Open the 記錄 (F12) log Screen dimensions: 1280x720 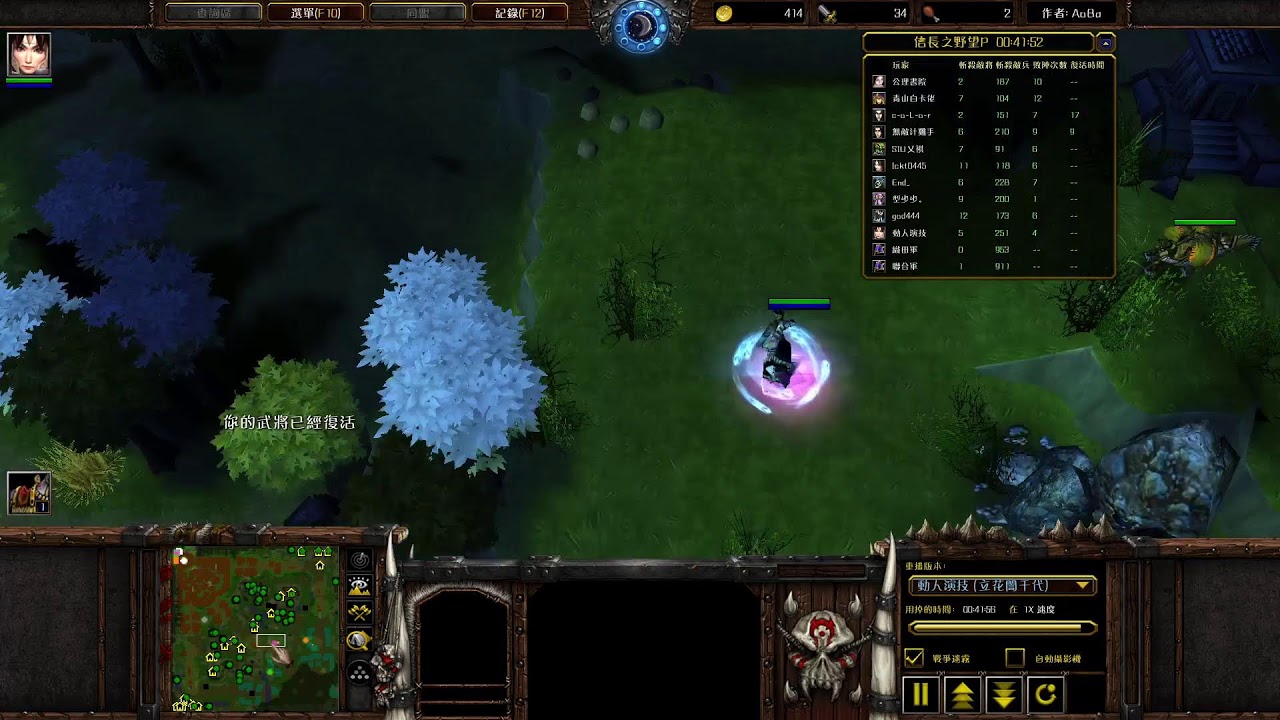click(519, 13)
